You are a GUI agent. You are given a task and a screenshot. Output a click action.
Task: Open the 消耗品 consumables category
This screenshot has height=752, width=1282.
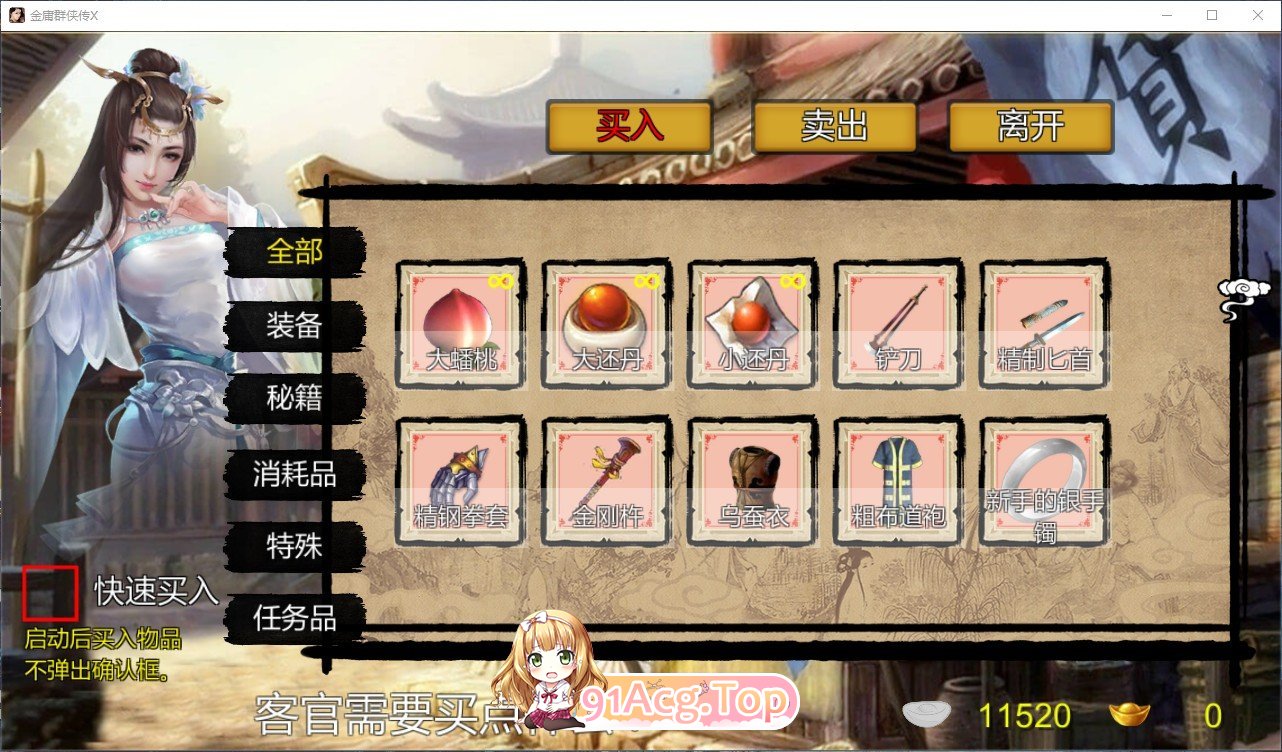pos(294,475)
